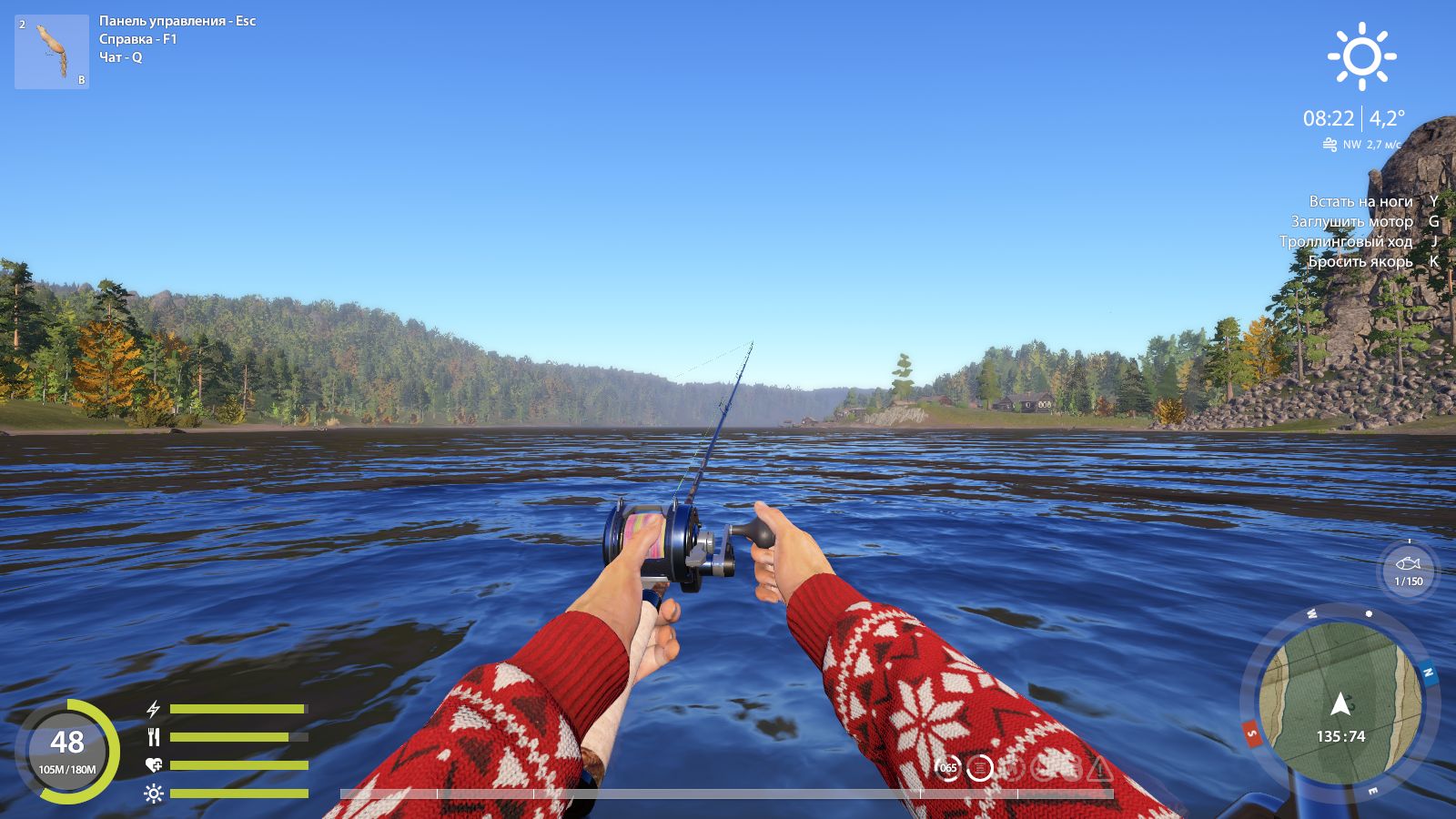The height and width of the screenshot is (819, 1456).
Task: Open the weather forecast sun icon
Action: tap(1362, 58)
